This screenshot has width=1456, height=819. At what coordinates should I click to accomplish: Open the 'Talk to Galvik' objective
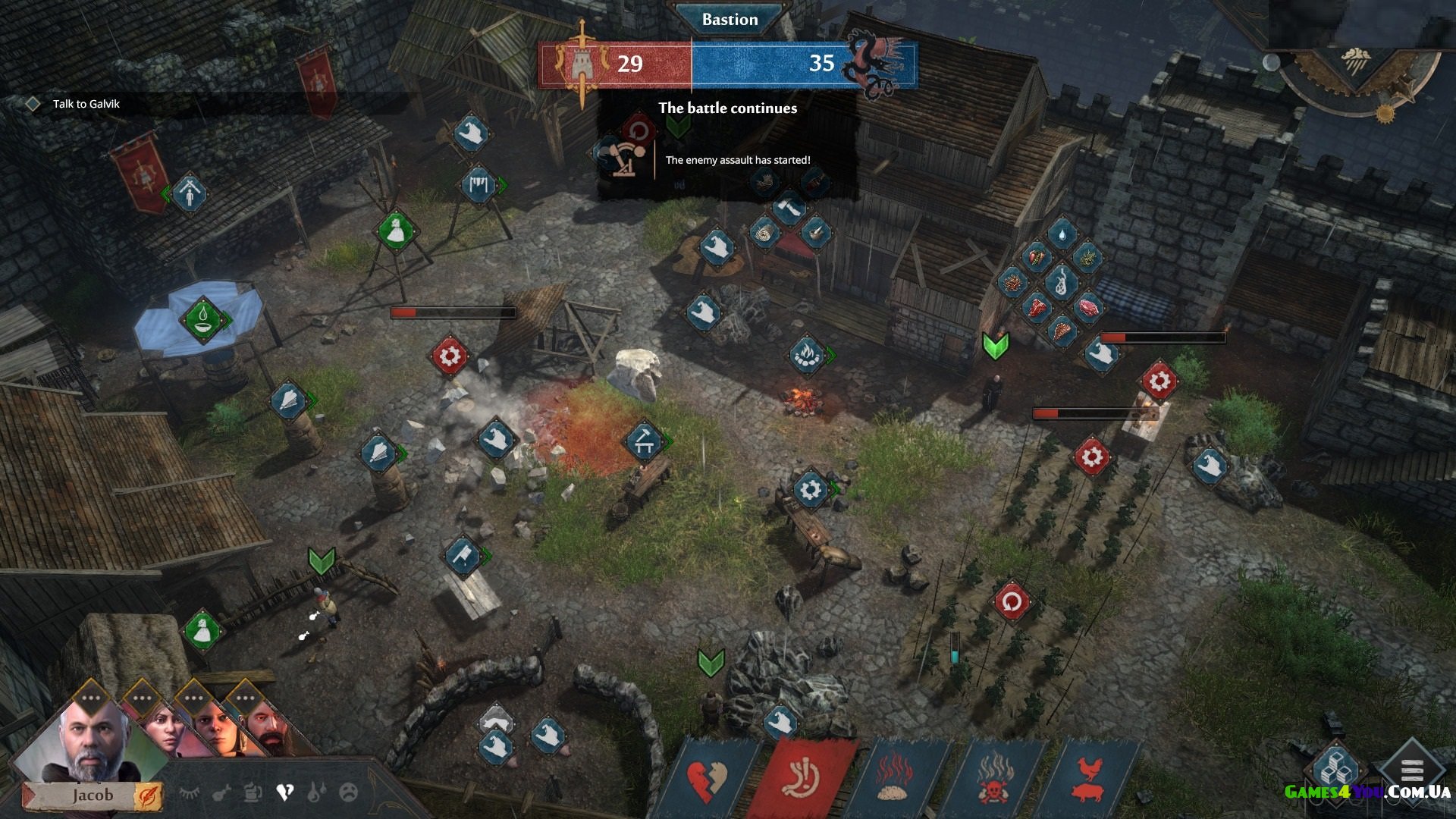(86, 104)
